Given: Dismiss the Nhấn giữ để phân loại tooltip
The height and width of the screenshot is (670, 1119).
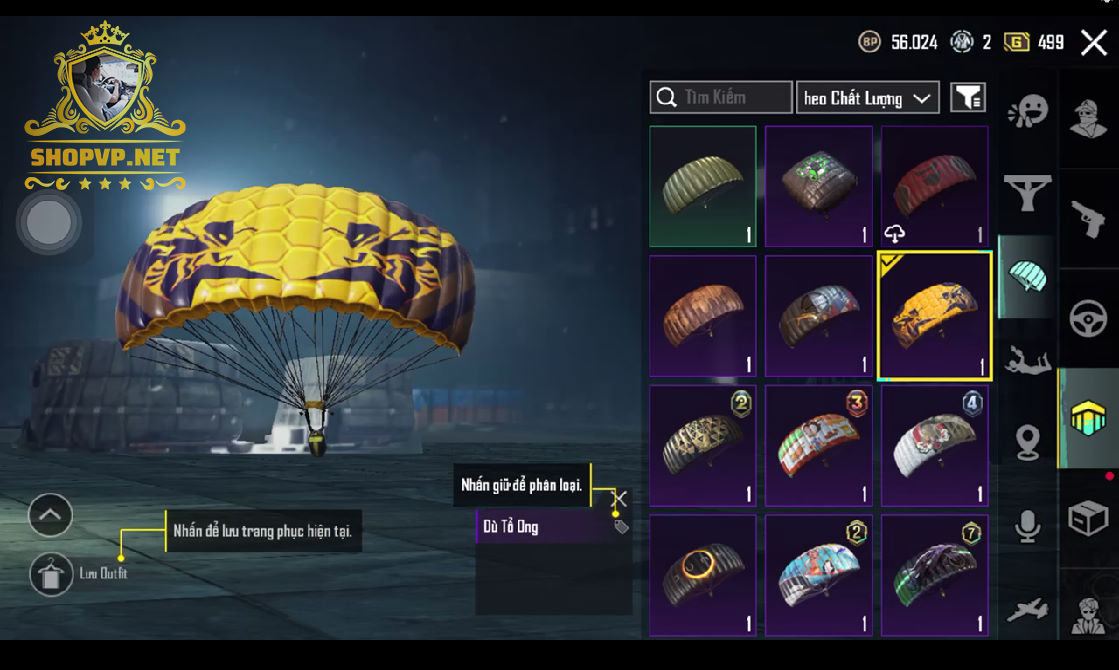Looking at the screenshot, I should coord(620,498).
